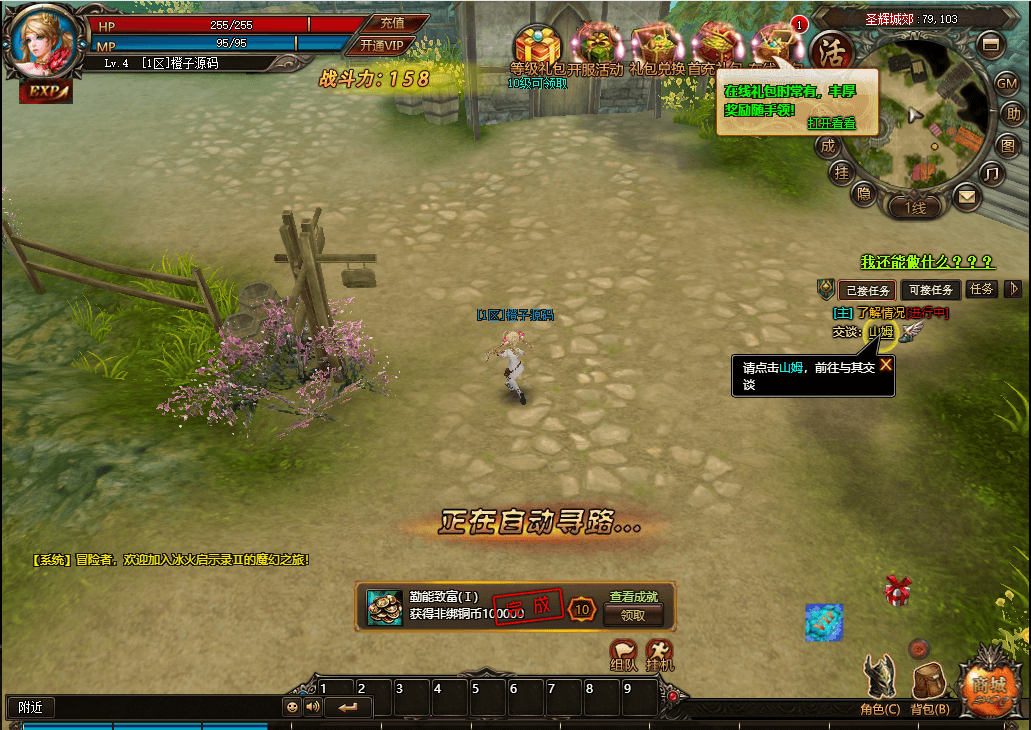This screenshot has width=1031, height=730.
Task: Close the 请点击山姆 hint popup
Action: (x=885, y=365)
